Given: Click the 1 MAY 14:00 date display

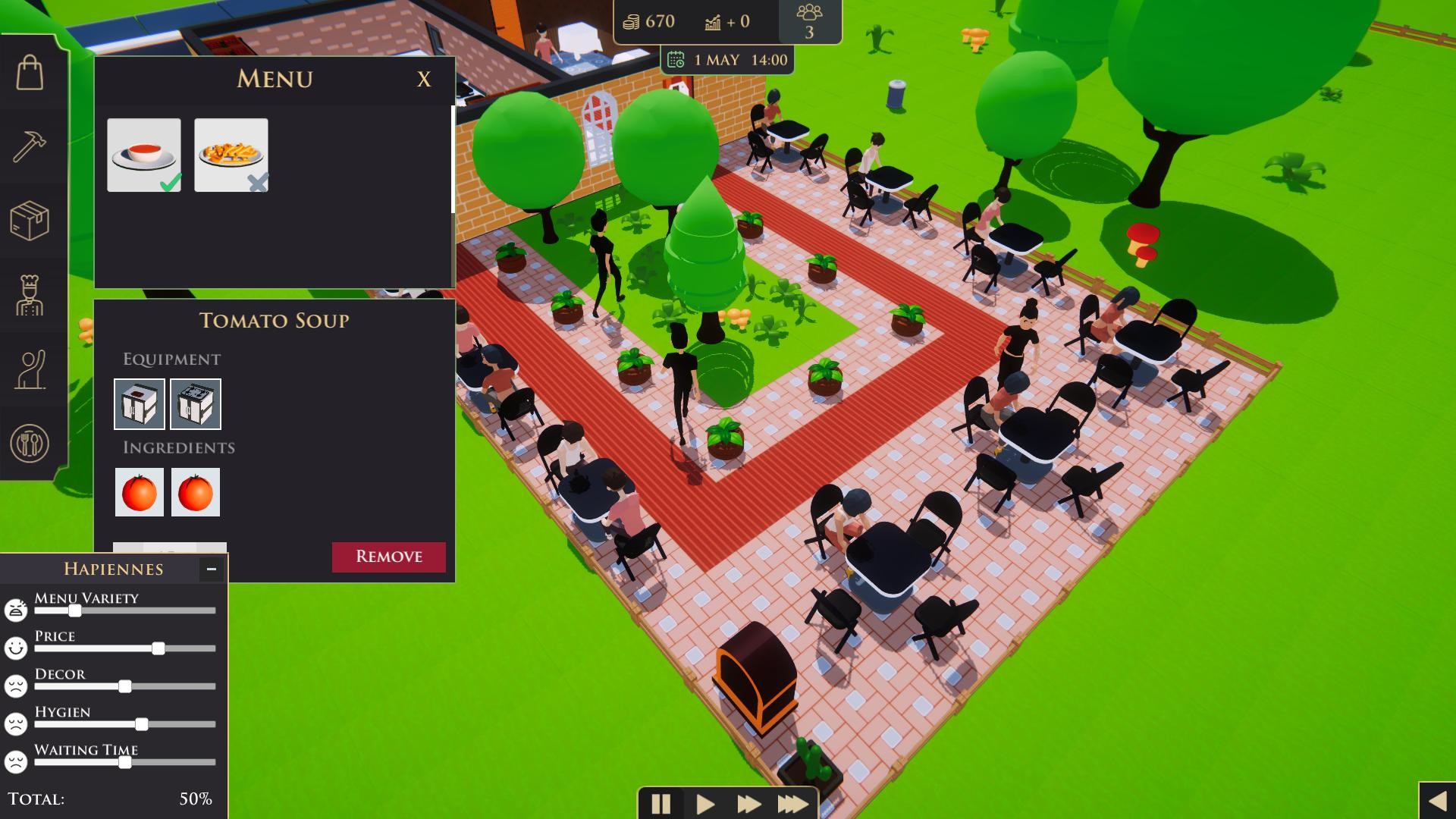Looking at the screenshot, I should (x=728, y=59).
